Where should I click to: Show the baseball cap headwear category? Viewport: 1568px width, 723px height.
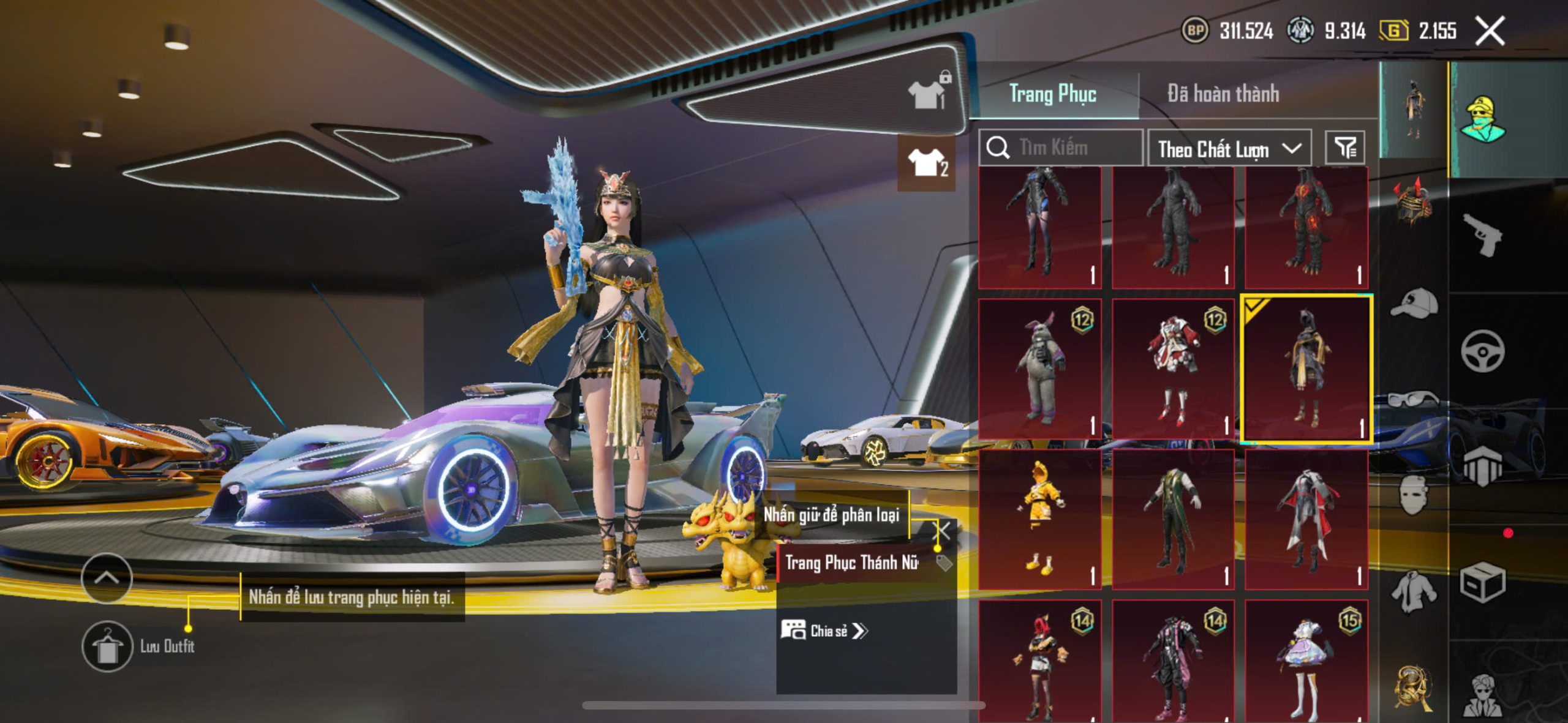1414,304
